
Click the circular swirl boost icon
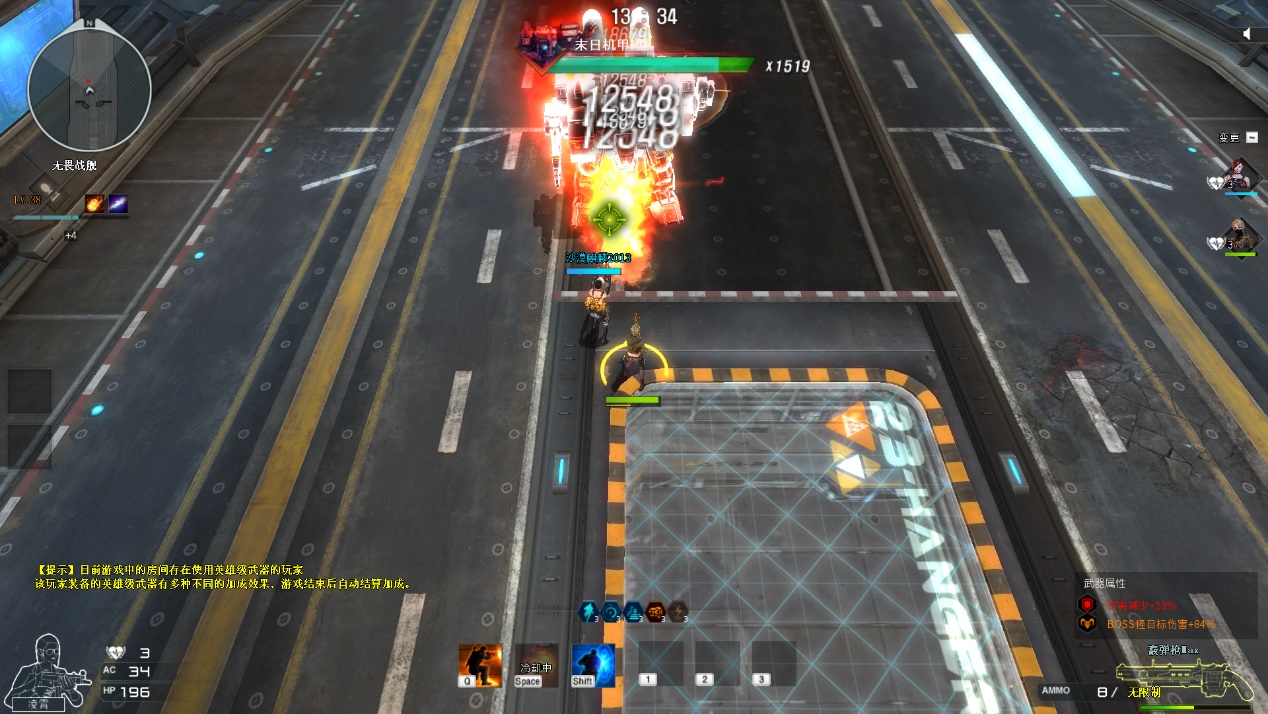611,611
